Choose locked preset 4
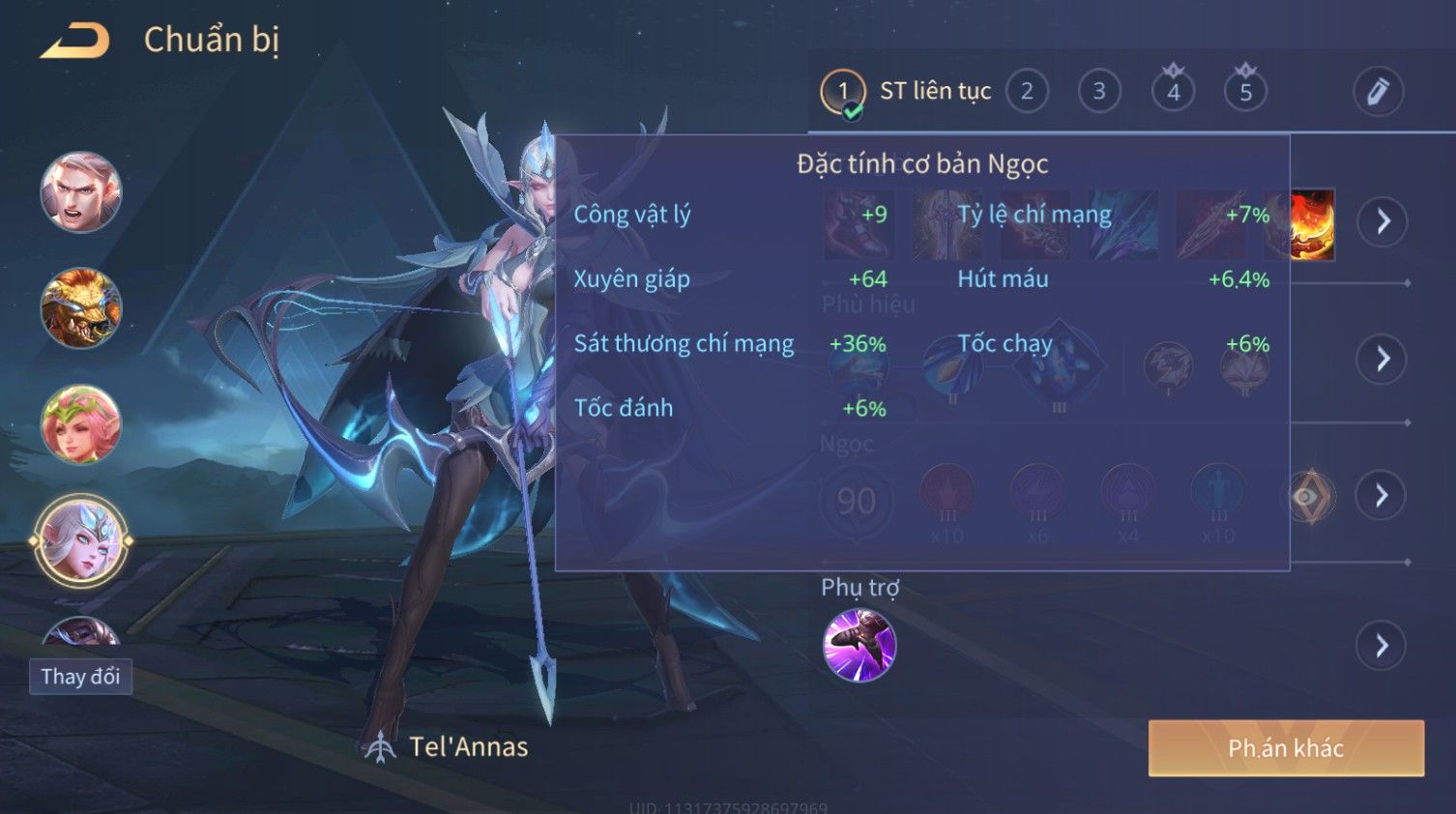Viewport: 1456px width, 814px height. coord(1173,92)
